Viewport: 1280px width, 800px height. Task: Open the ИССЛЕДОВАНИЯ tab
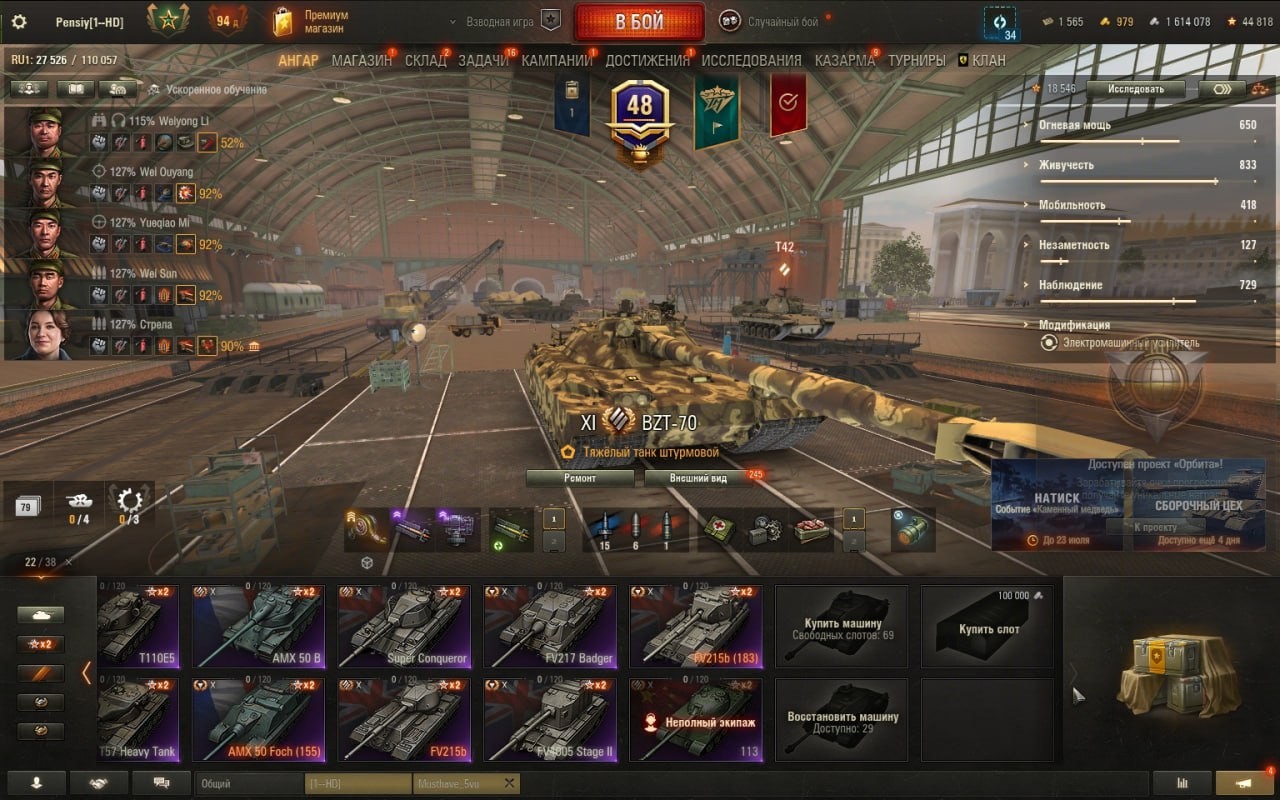[751, 60]
